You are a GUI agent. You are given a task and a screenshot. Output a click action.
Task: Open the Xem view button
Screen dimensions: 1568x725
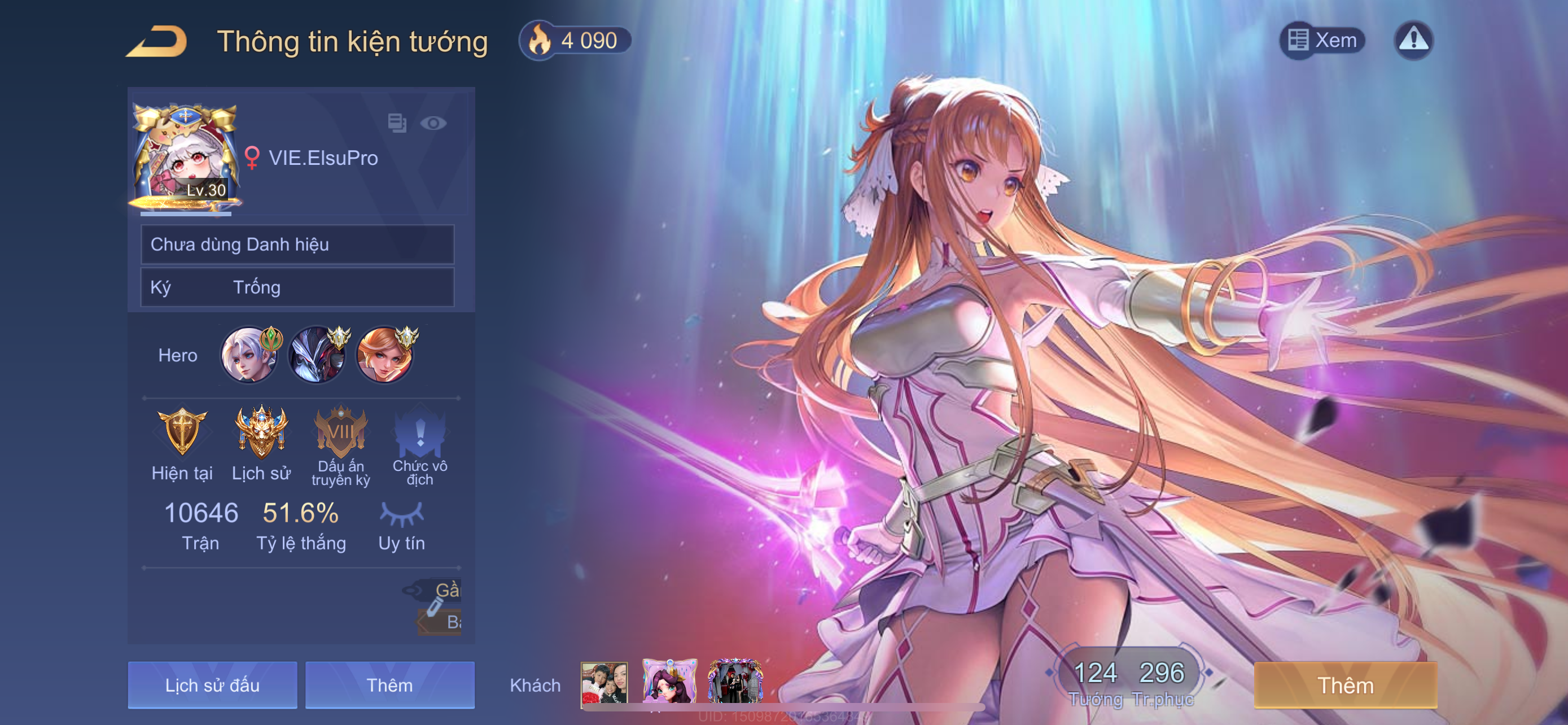(1322, 40)
